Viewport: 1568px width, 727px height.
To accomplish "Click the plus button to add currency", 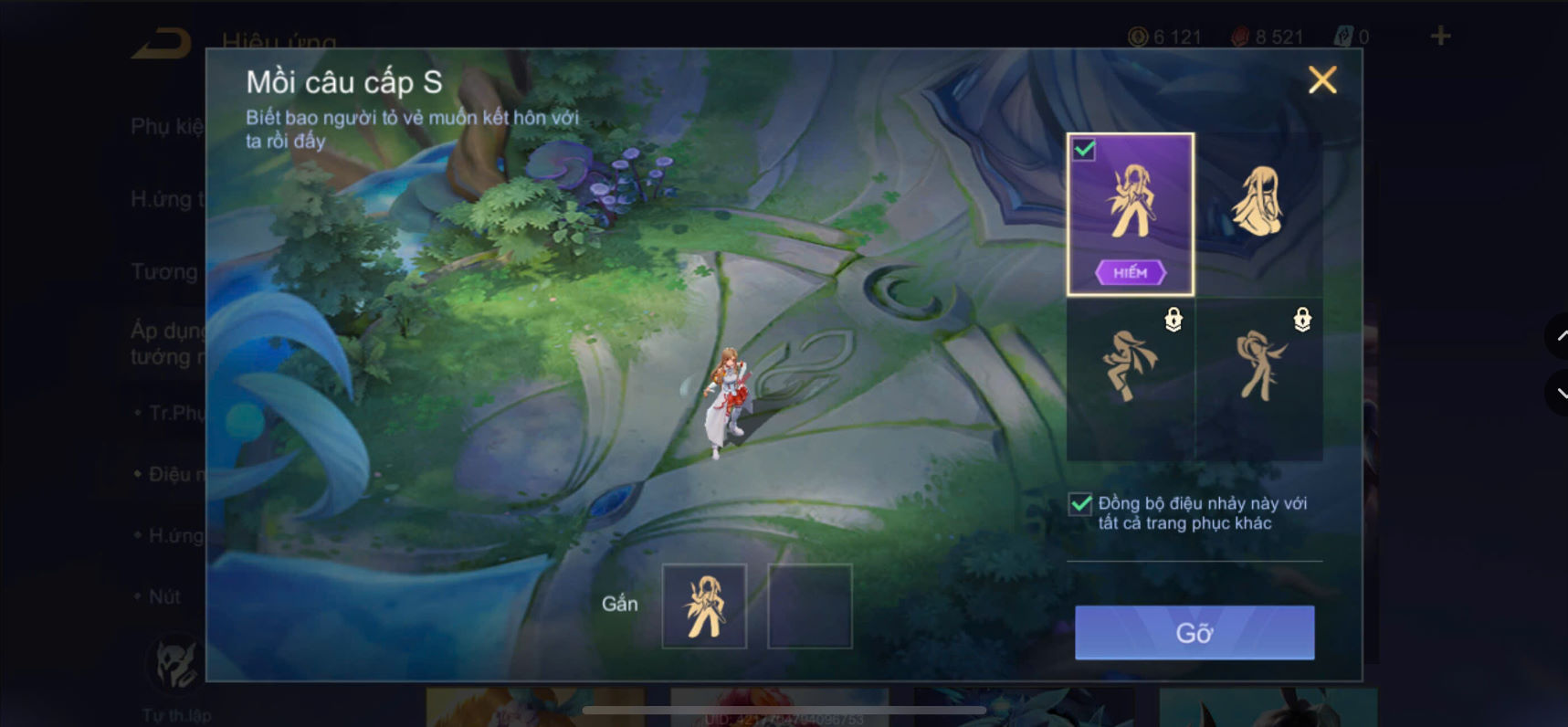I will [x=1439, y=36].
